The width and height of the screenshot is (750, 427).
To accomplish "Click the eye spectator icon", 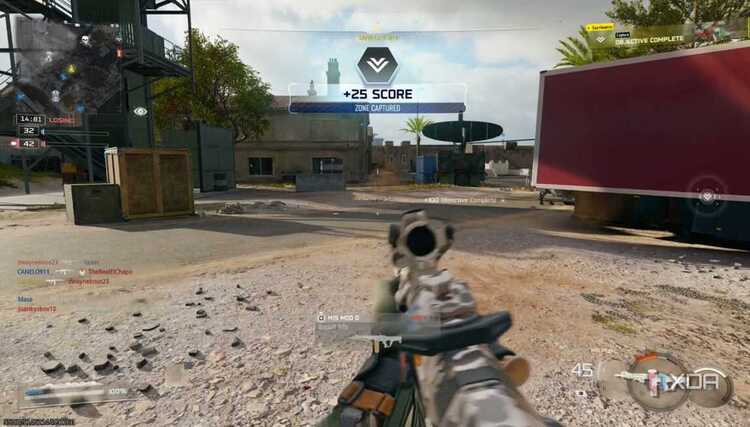I will pos(140,111).
